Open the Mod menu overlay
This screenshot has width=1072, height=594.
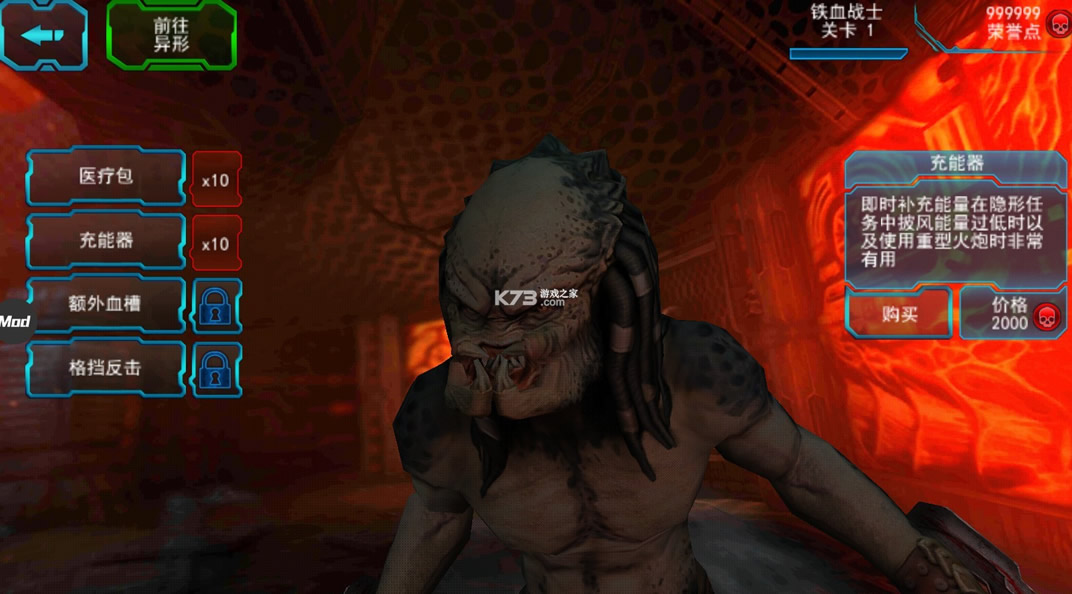pos(14,321)
